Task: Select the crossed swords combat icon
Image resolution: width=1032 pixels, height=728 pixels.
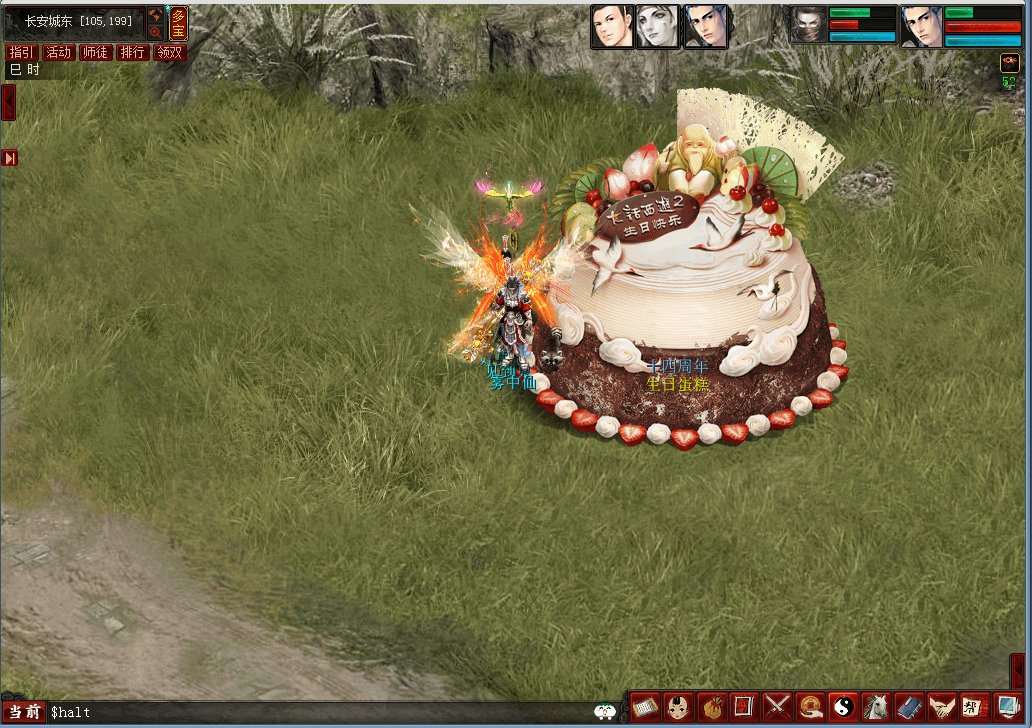Action: pyautogui.click(x=778, y=708)
